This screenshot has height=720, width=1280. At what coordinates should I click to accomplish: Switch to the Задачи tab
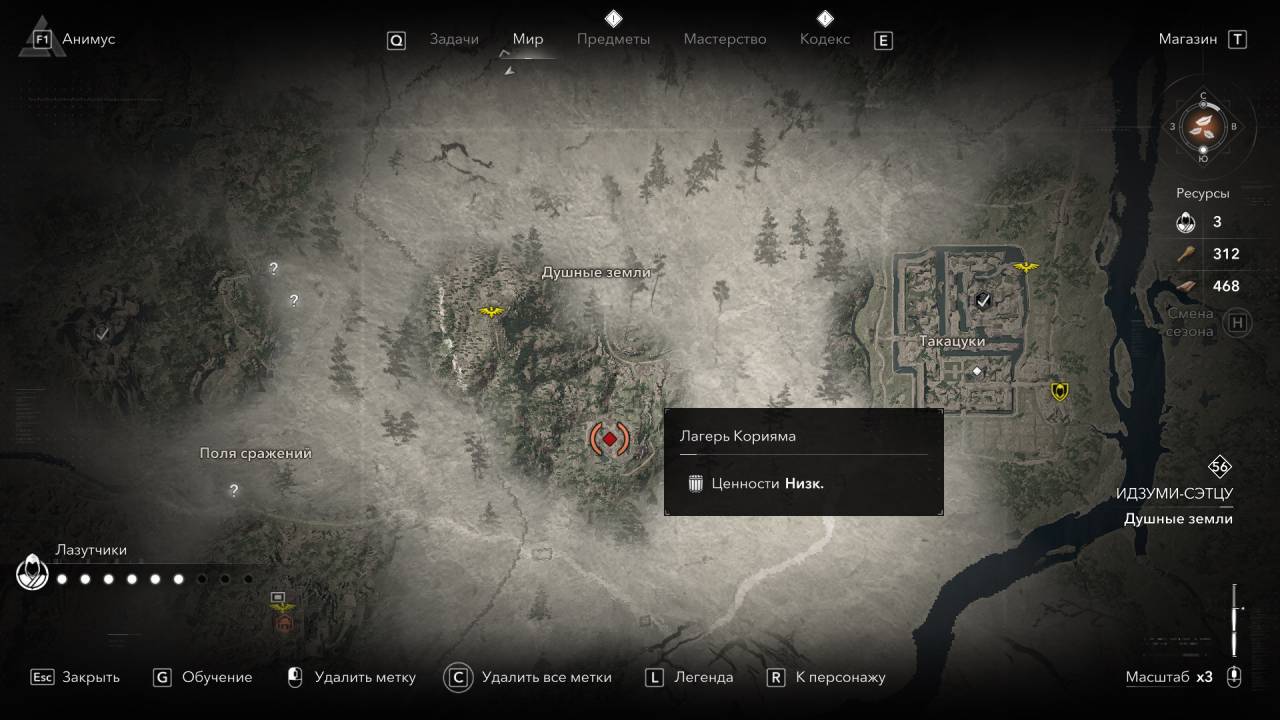454,39
